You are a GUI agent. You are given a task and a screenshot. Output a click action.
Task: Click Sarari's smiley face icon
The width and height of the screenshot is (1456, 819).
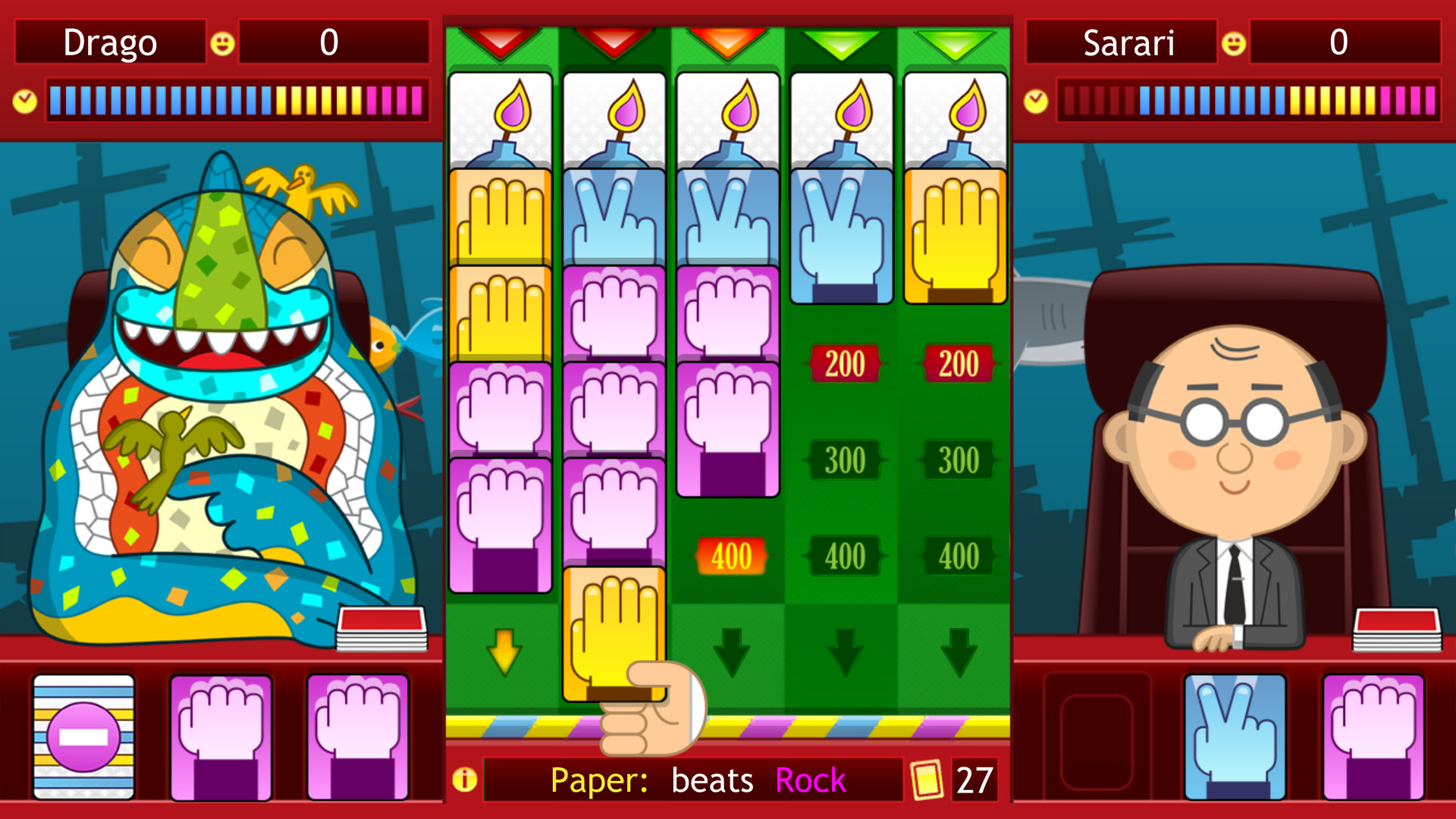point(1235,43)
